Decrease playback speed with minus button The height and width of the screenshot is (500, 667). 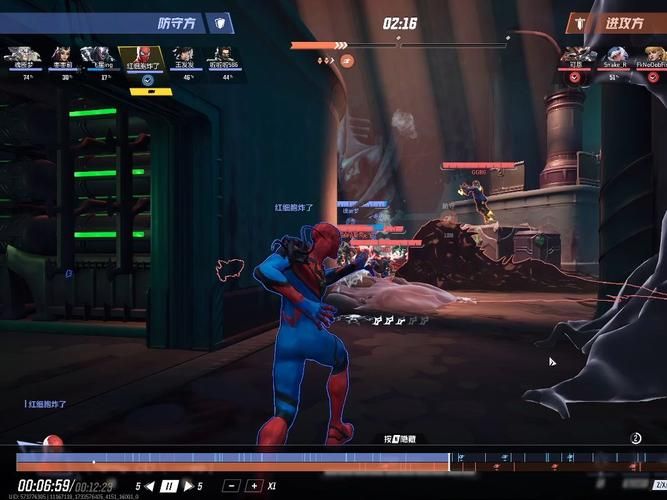[231, 486]
